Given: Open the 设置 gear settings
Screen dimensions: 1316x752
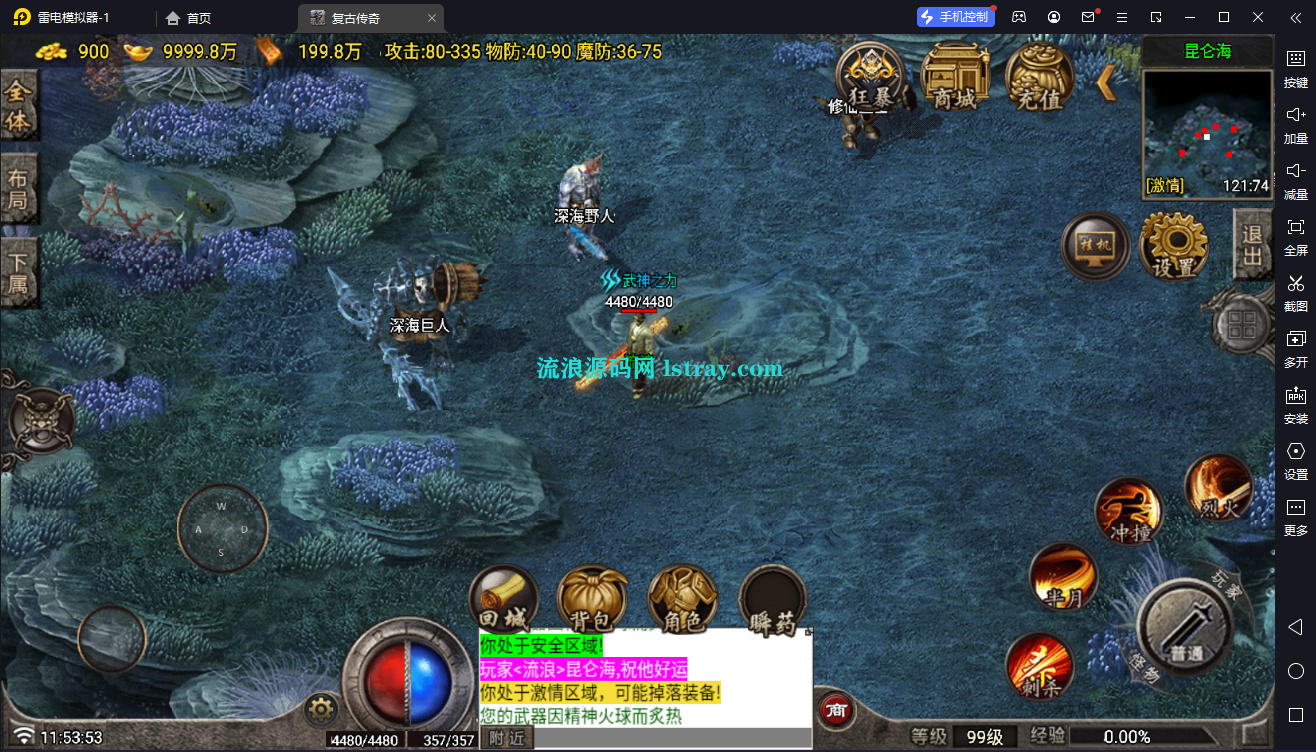Looking at the screenshot, I should [1174, 246].
